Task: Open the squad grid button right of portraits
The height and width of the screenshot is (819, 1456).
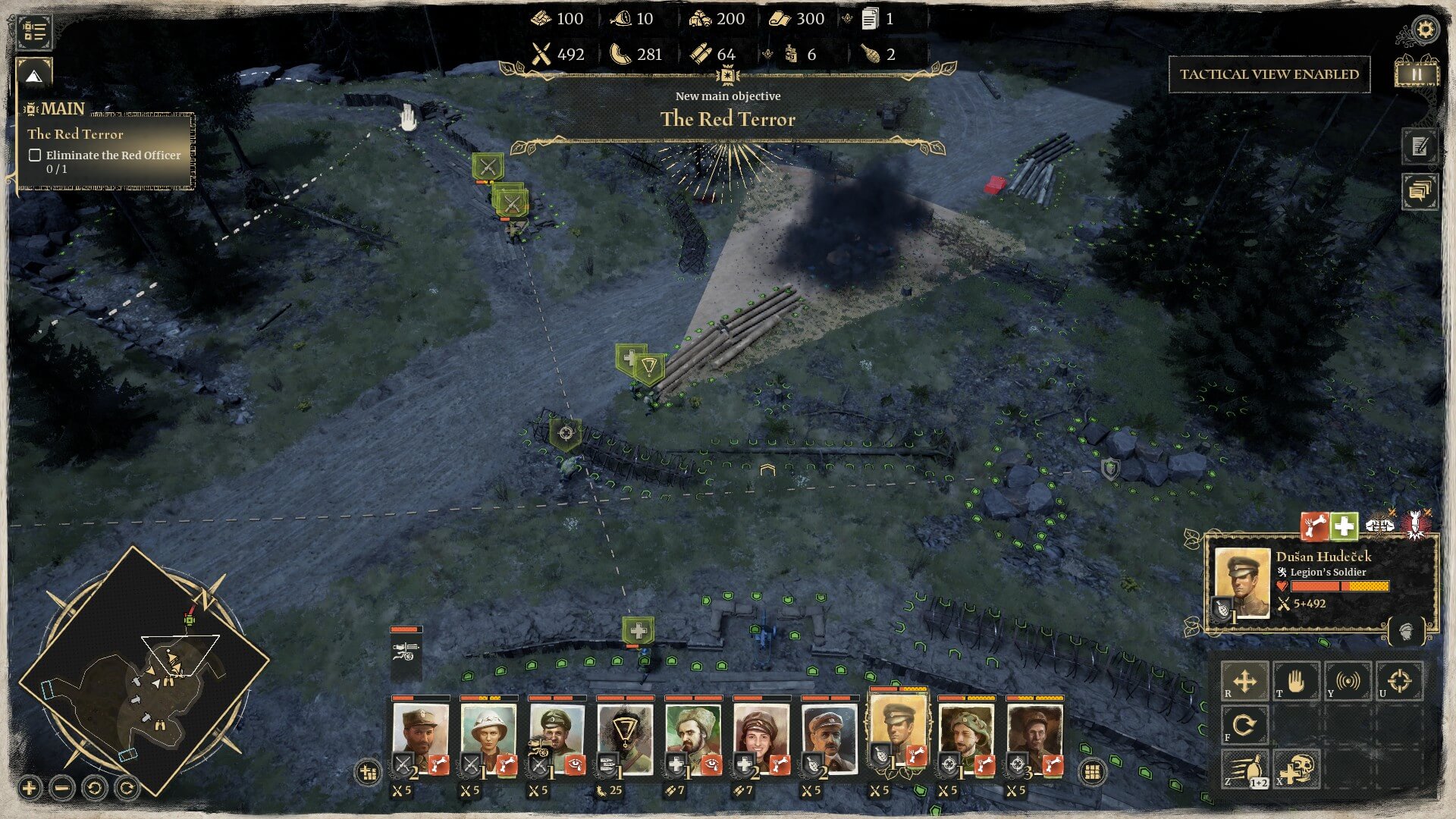Action: [1092, 772]
